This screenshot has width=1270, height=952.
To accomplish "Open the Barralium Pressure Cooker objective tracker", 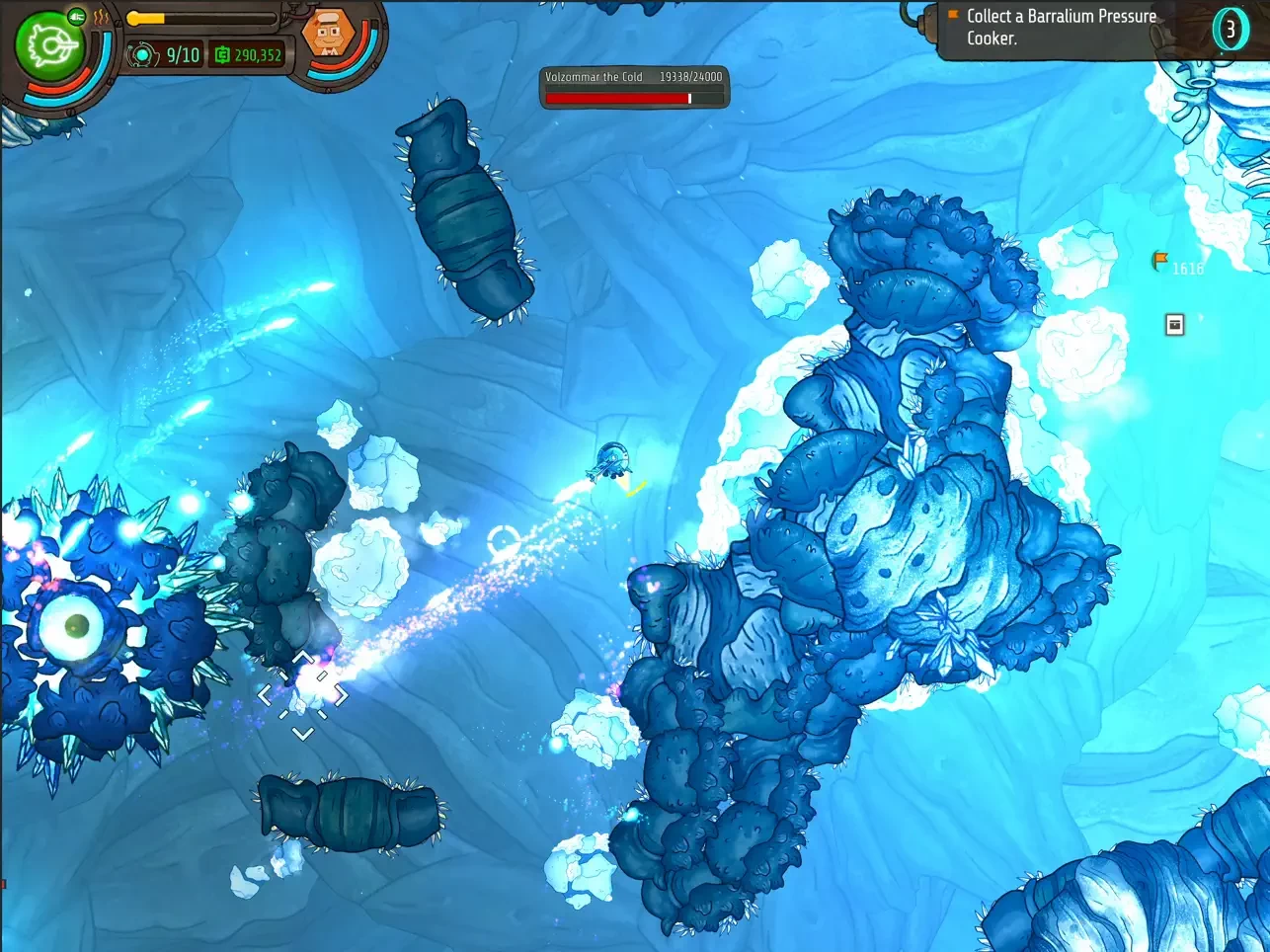I will [x=1062, y=28].
